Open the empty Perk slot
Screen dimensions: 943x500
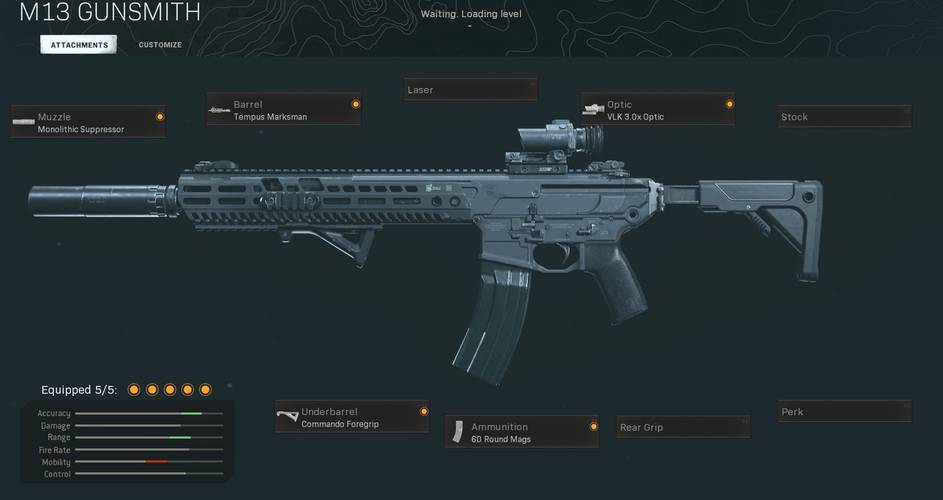click(x=845, y=412)
